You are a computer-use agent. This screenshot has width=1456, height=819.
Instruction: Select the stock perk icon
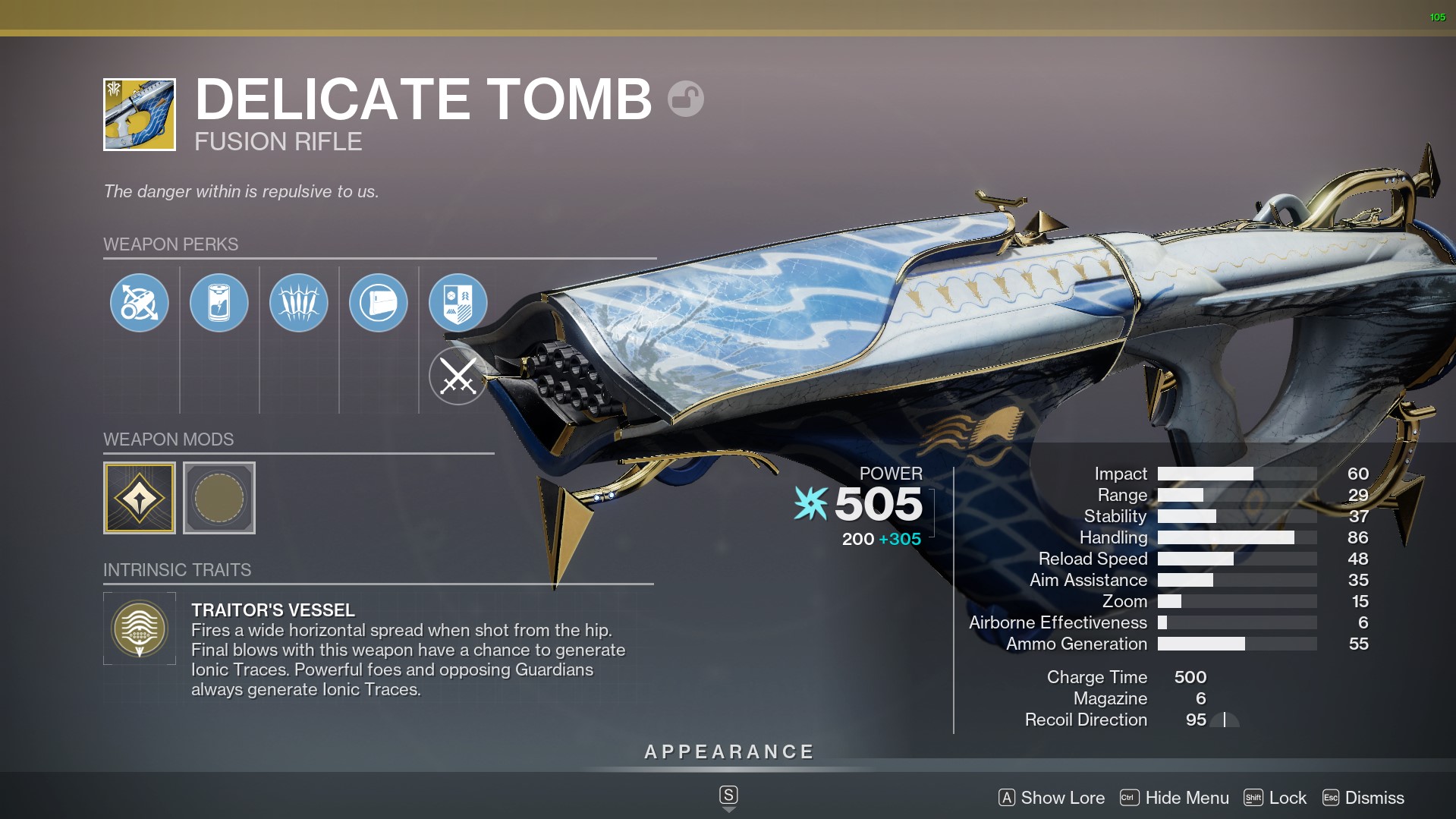(379, 303)
